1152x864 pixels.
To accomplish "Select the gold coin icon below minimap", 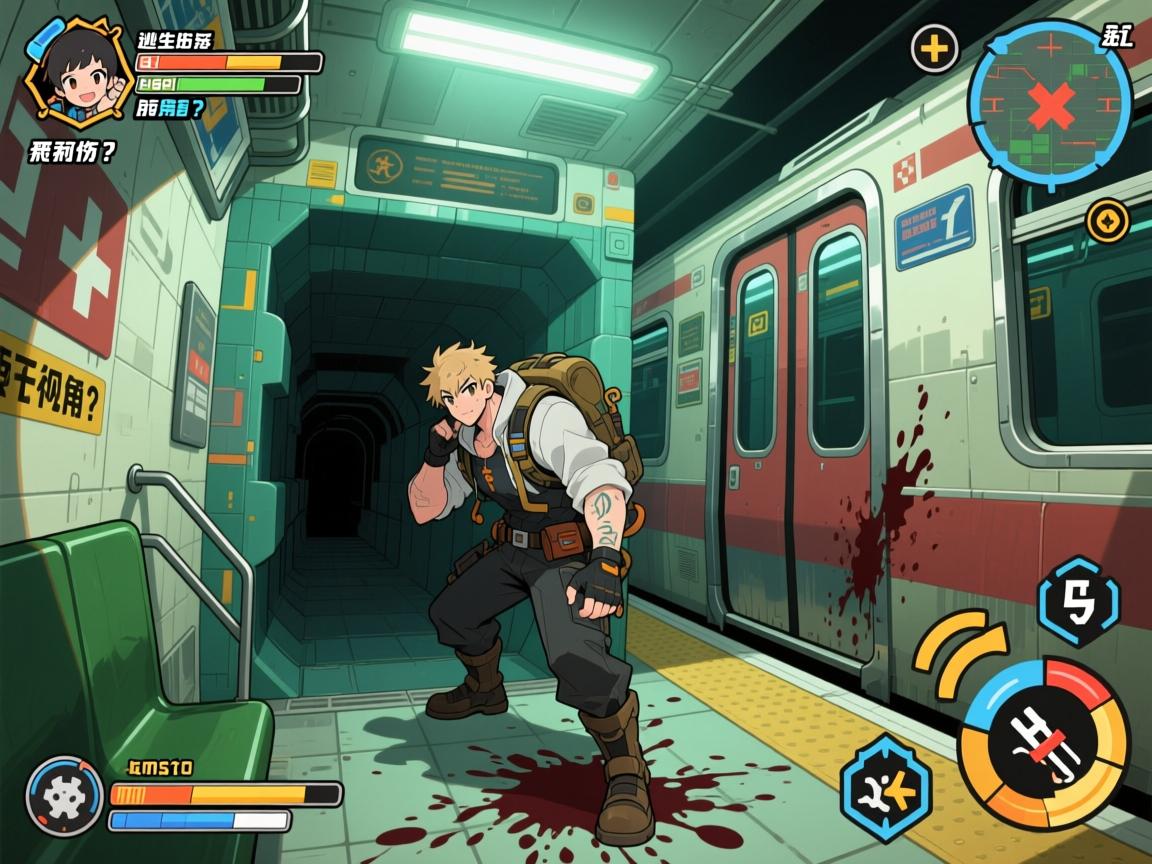I will [x=1107, y=220].
